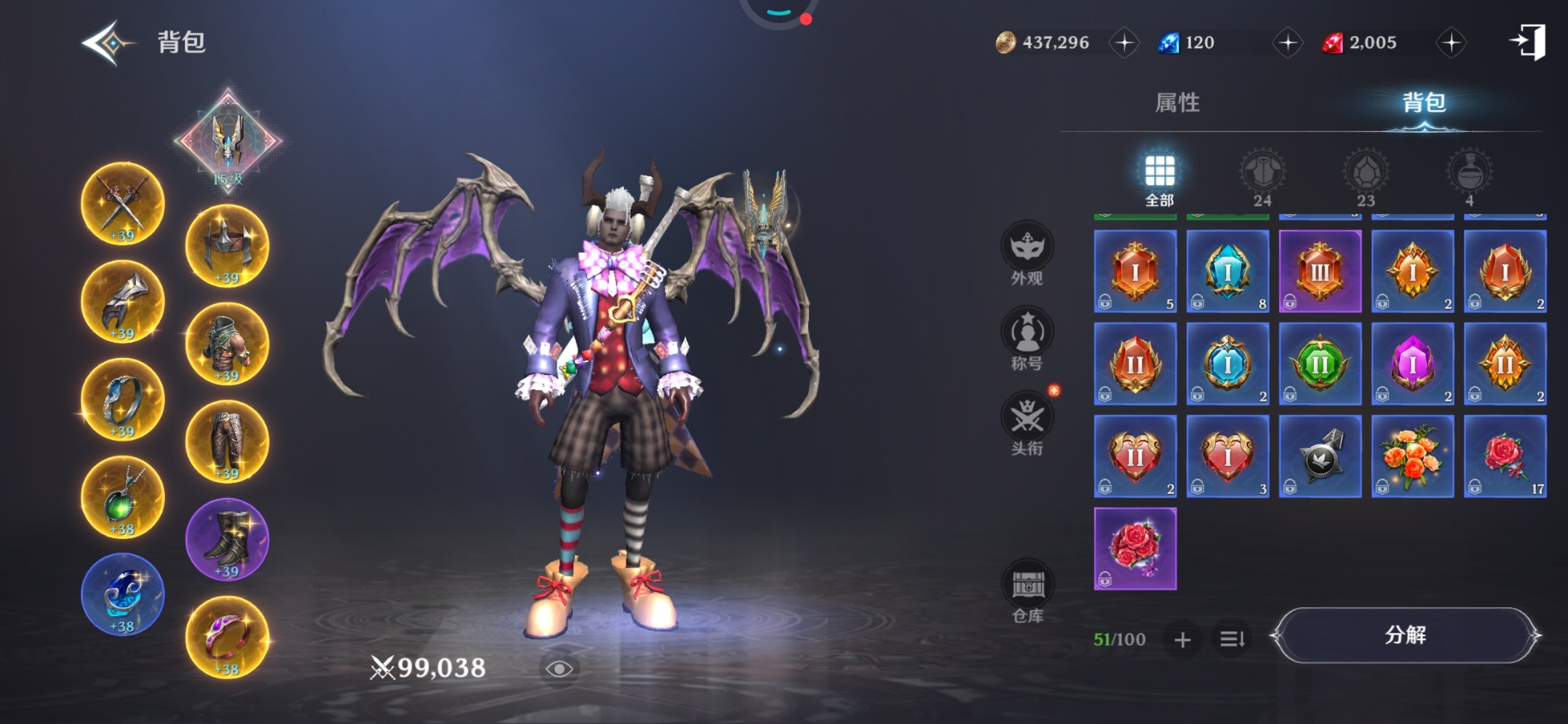1568x724 pixels.
Task: Toggle character visibility eye icon
Action: [x=559, y=668]
